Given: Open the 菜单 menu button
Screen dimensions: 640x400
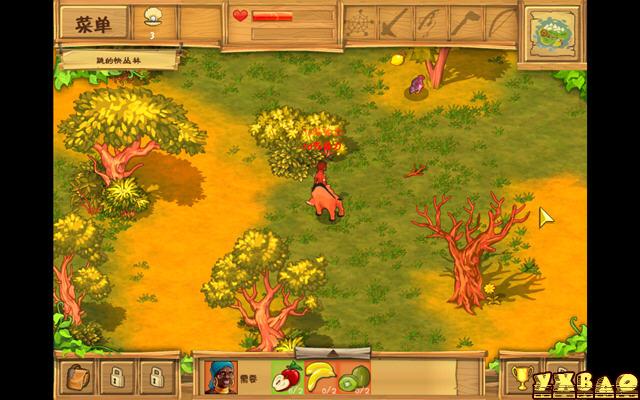Looking at the screenshot, I should (94, 23).
